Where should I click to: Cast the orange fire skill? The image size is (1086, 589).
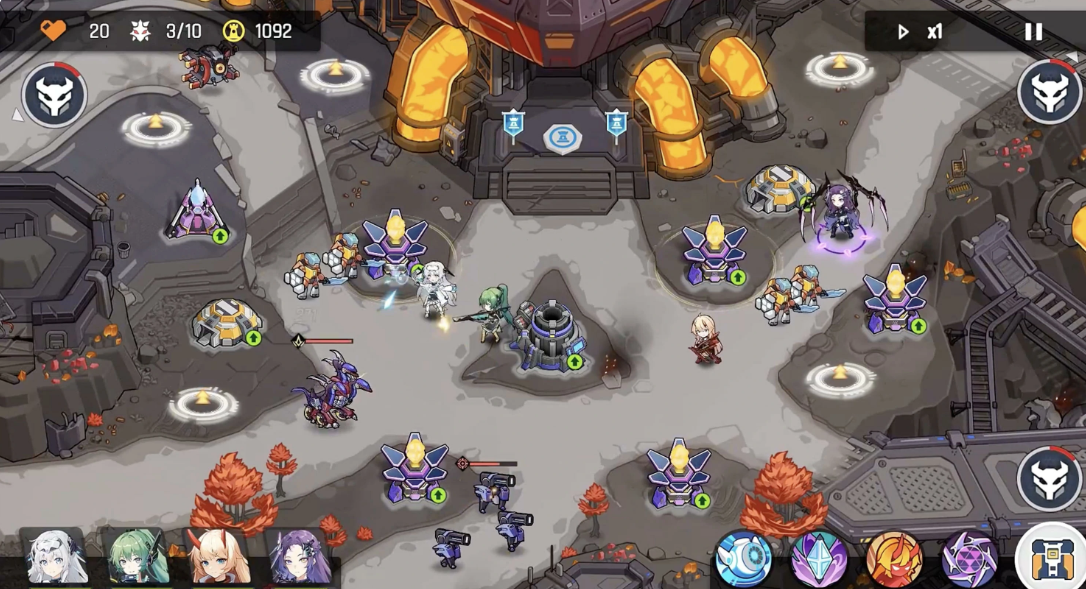893,558
